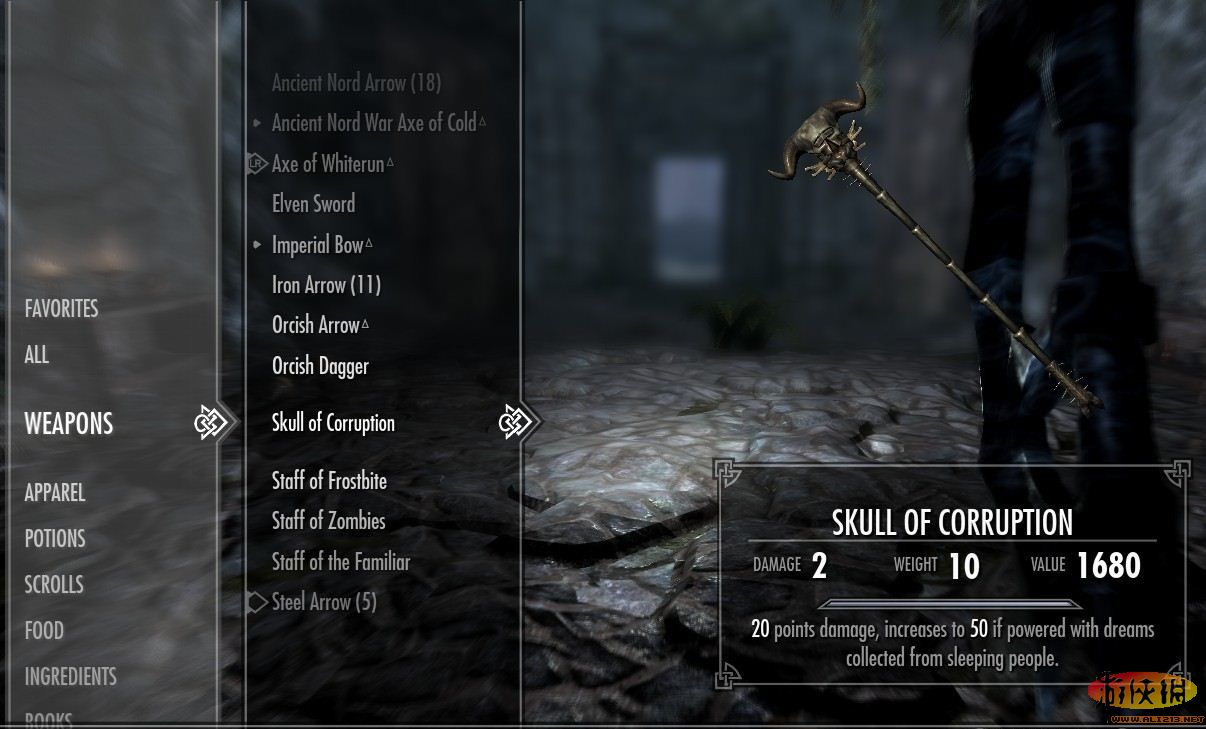Image resolution: width=1206 pixels, height=729 pixels.
Task: Open the Potions category
Action: point(55,539)
